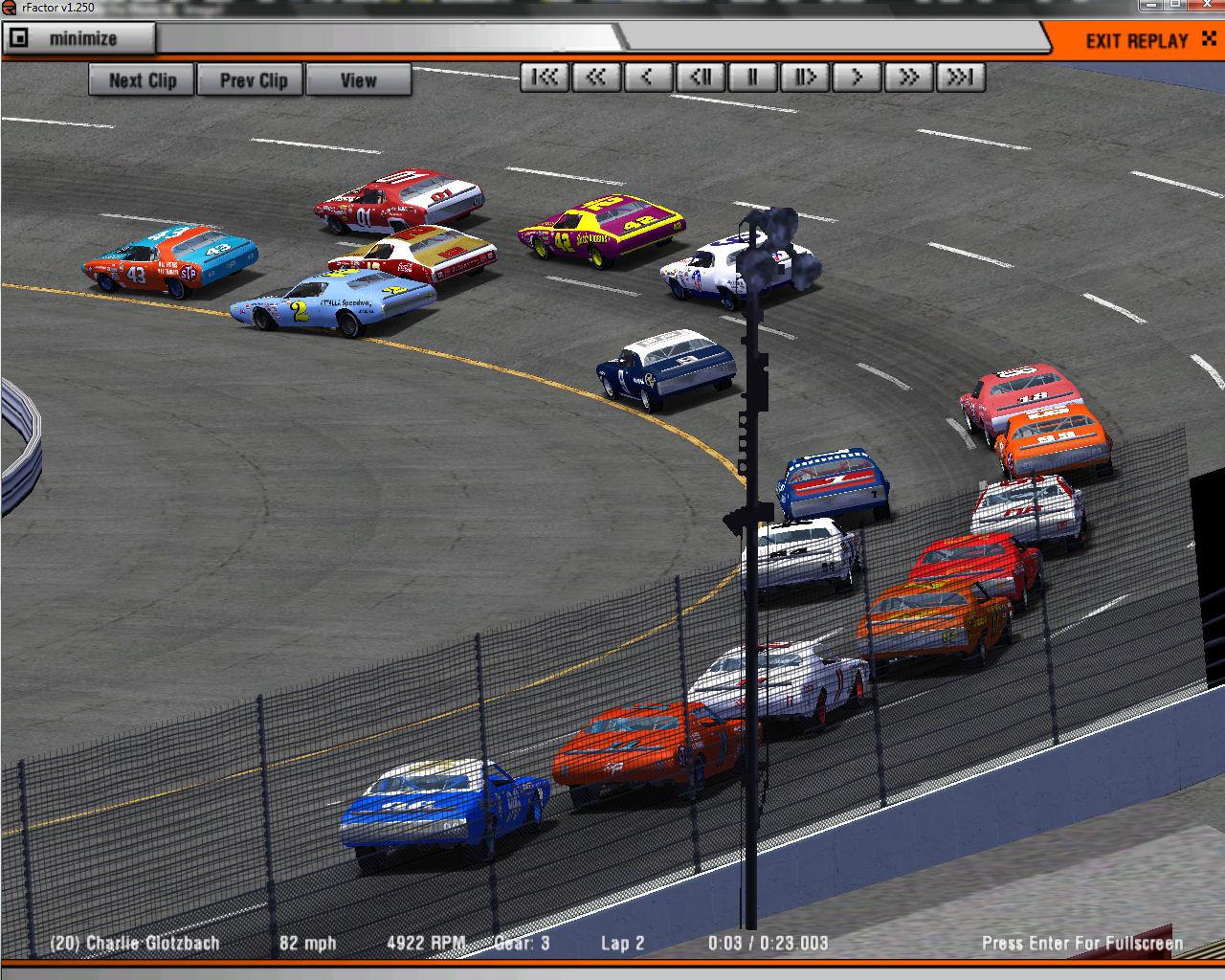Skip to the start of the replay
The height and width of the screenshot is (980, 1225).
click(x=545, y=78)
